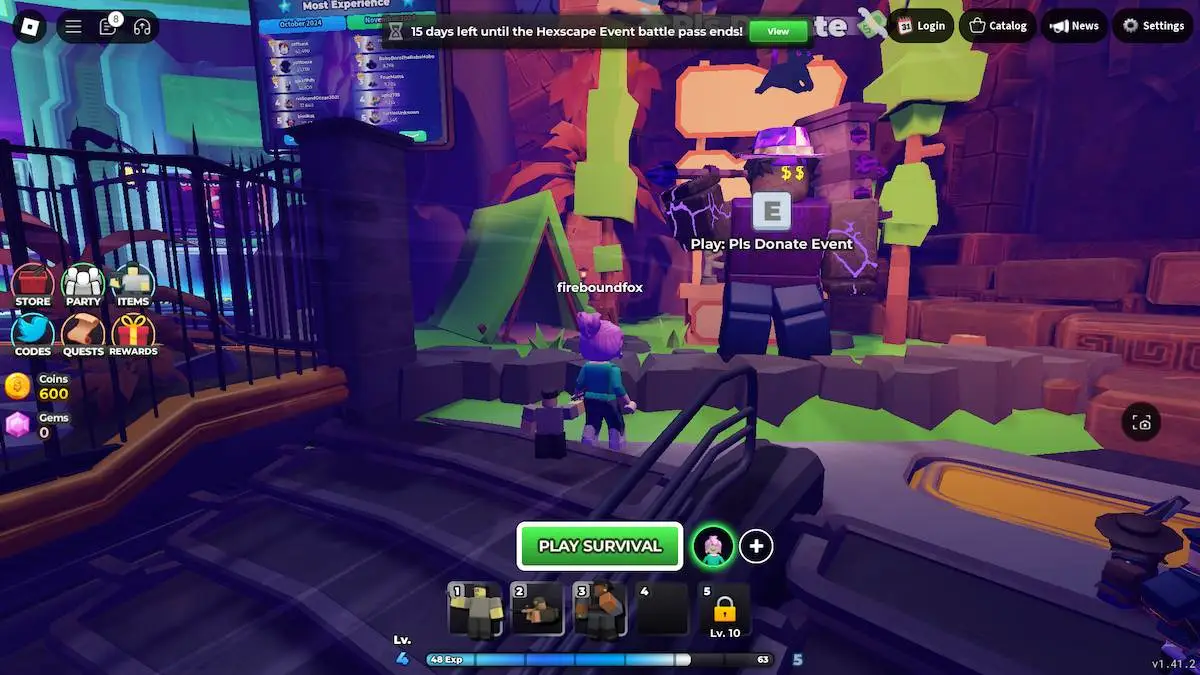Show the Quests list
The height and width of the screenshot is (675, 1200).
coord(83,335)
